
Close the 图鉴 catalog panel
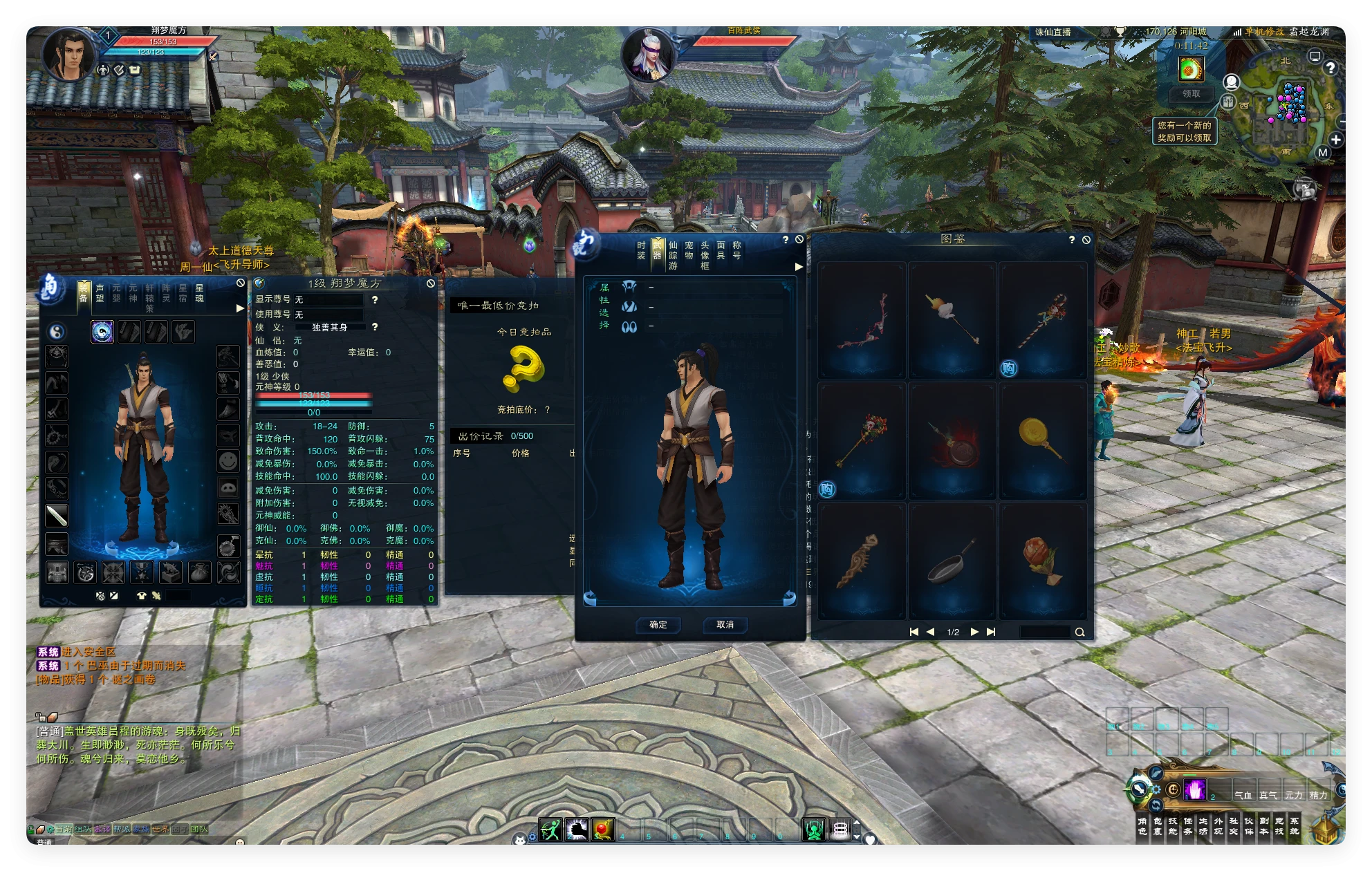[x=1086, y=240]
